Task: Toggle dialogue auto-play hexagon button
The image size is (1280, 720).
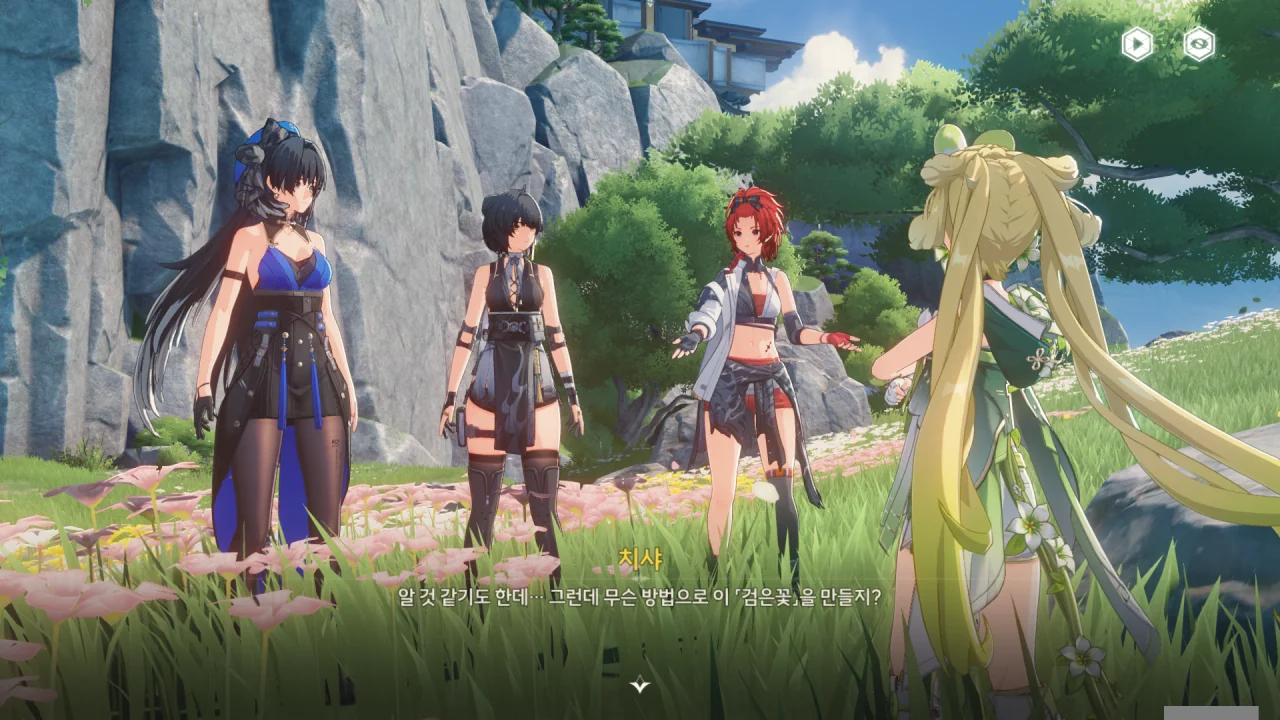Action: pos(1137,43)
